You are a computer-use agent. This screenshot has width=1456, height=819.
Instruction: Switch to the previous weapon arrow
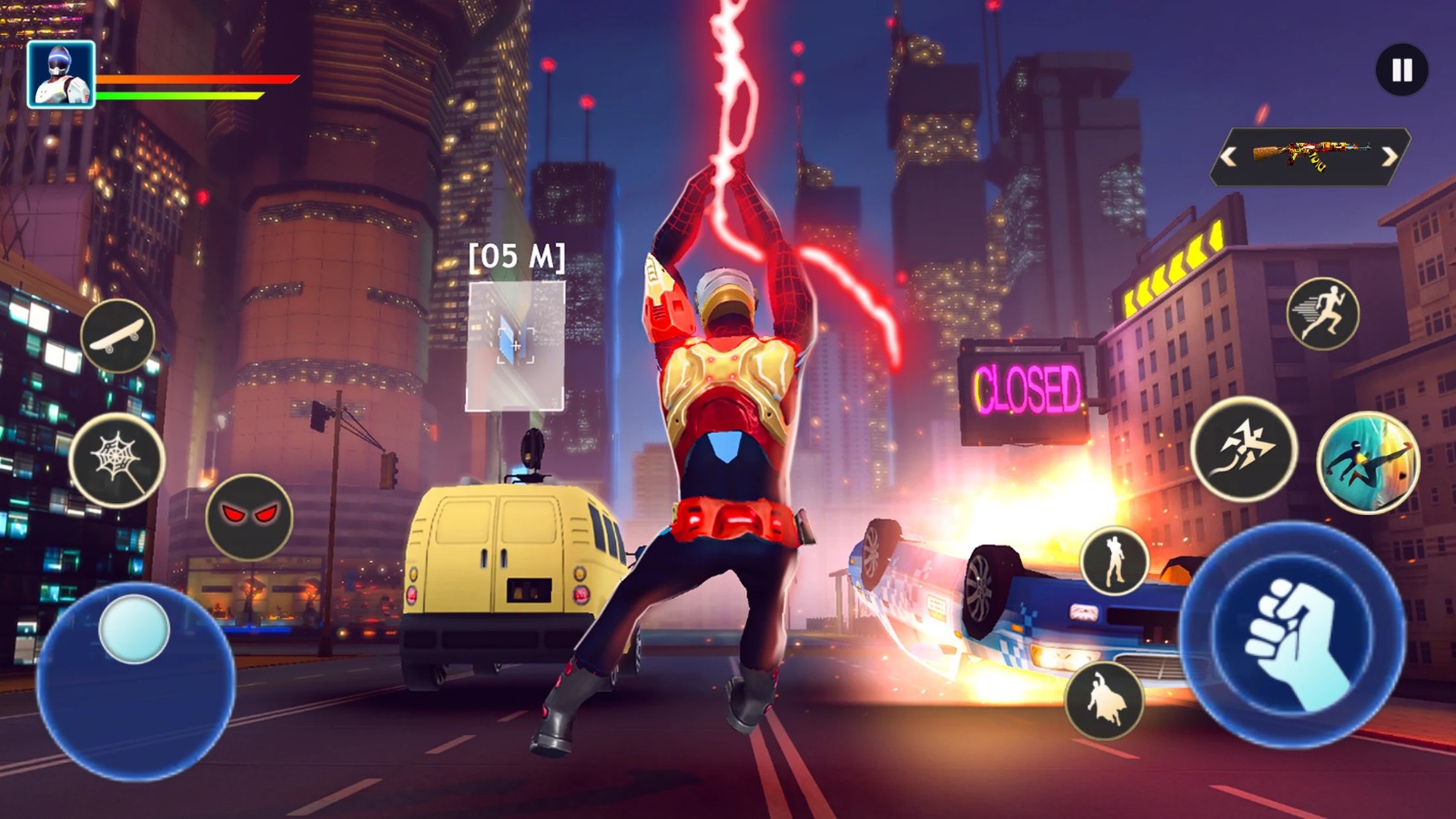click(x=1229, y=157)
